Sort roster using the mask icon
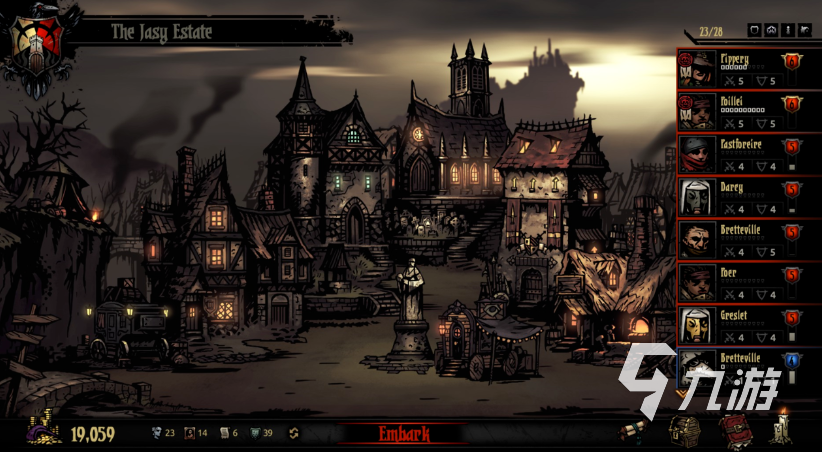 [x=772, y=31]
